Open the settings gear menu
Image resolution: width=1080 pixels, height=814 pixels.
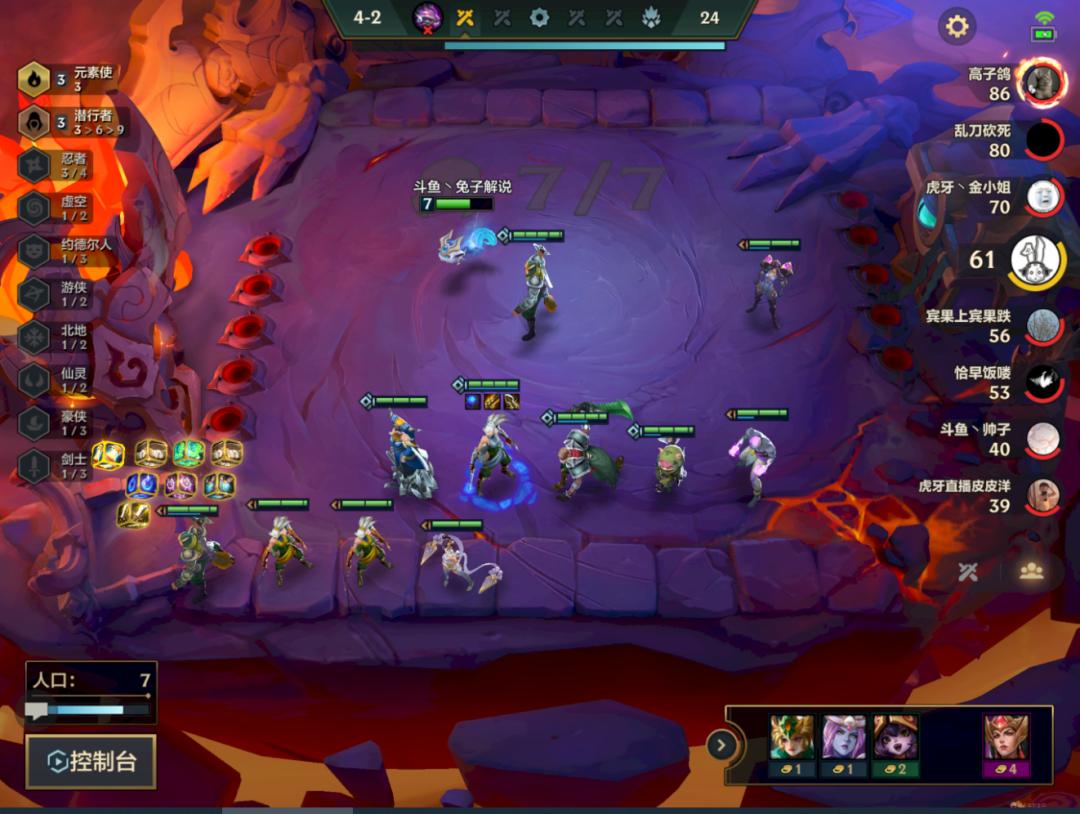(x=957, y=26)
